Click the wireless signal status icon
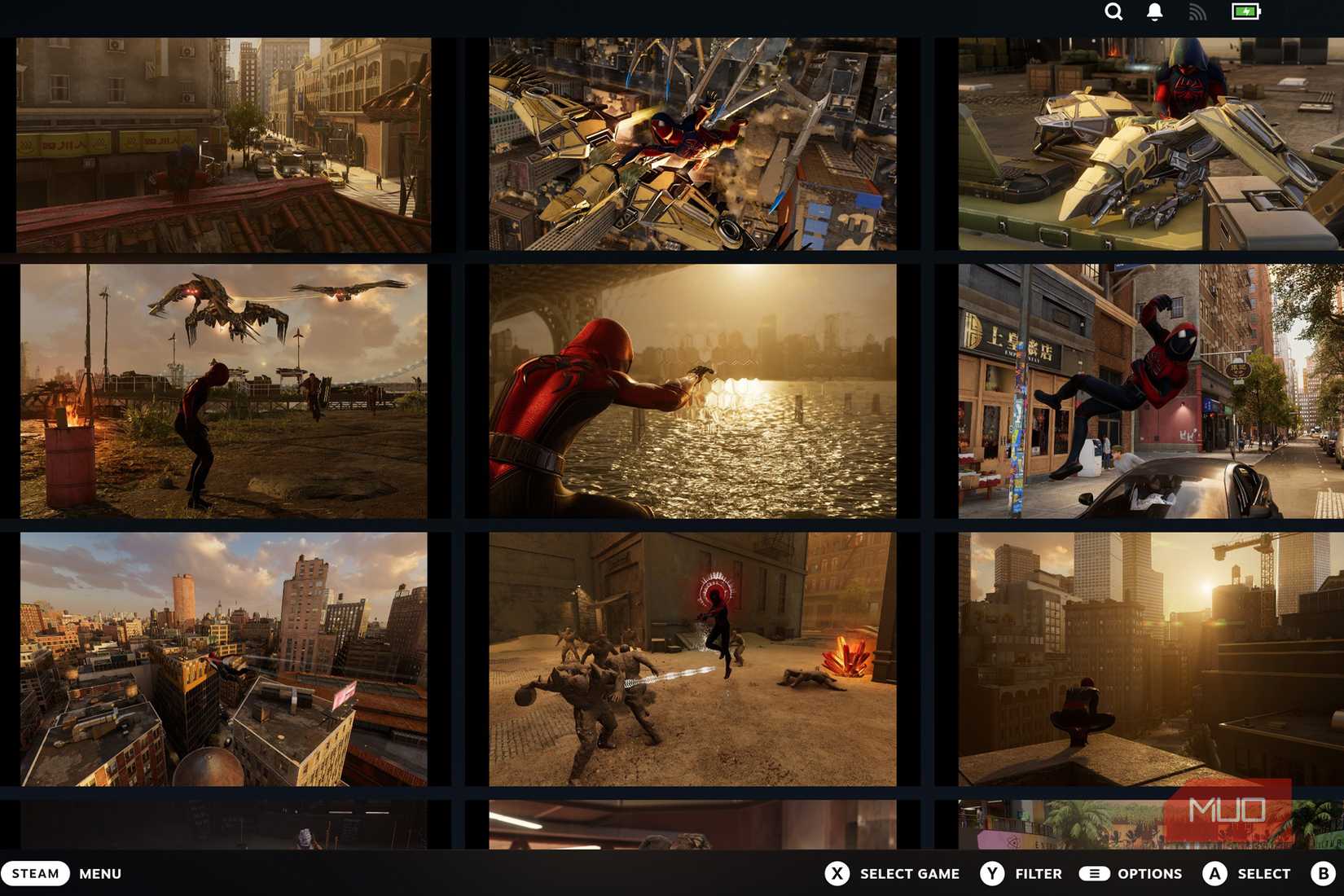Image resolution: width=1344 pixels, height=896 pixels. (1196, 12)
